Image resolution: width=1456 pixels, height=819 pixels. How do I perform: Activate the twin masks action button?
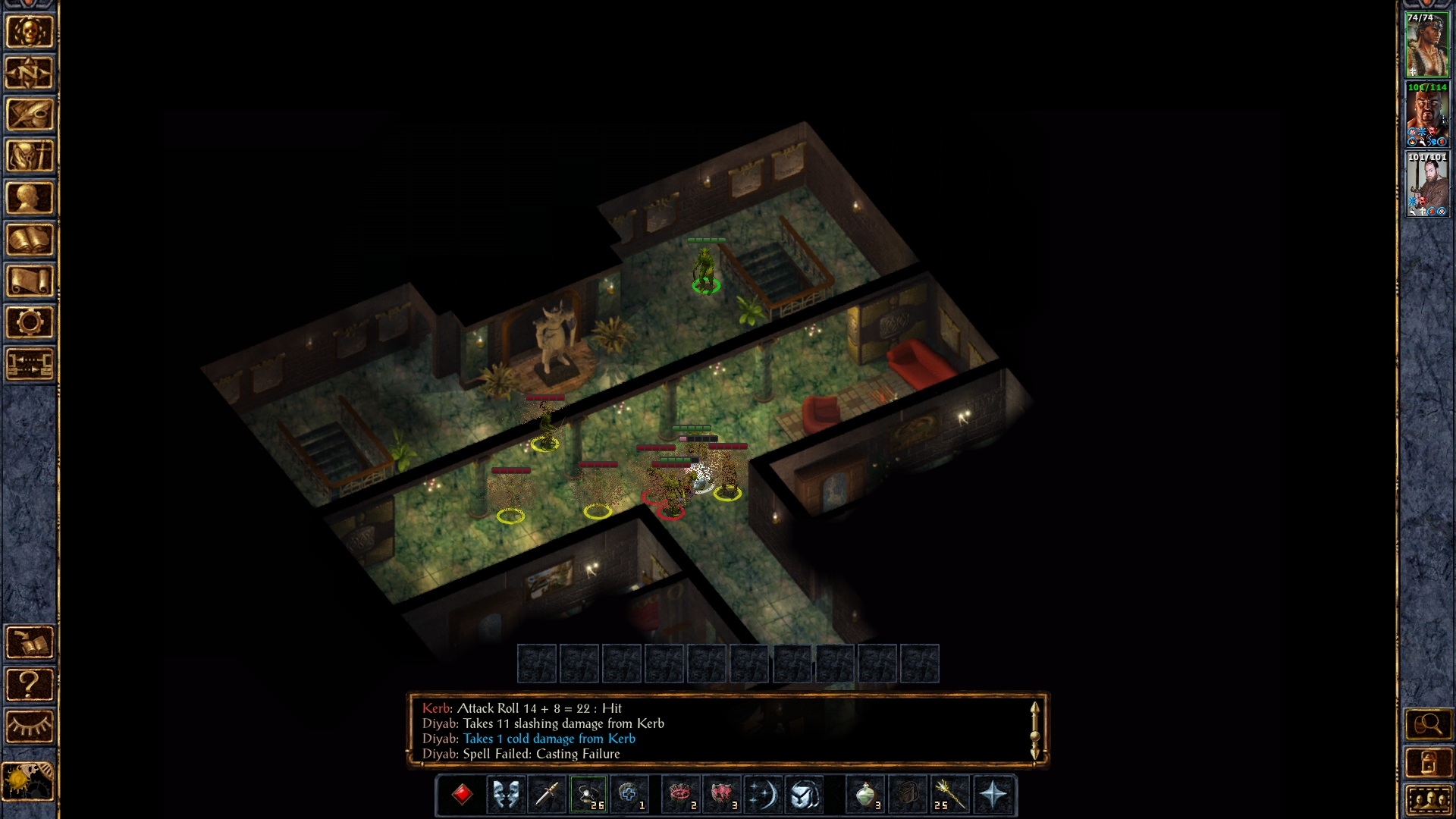click(506, 794)
